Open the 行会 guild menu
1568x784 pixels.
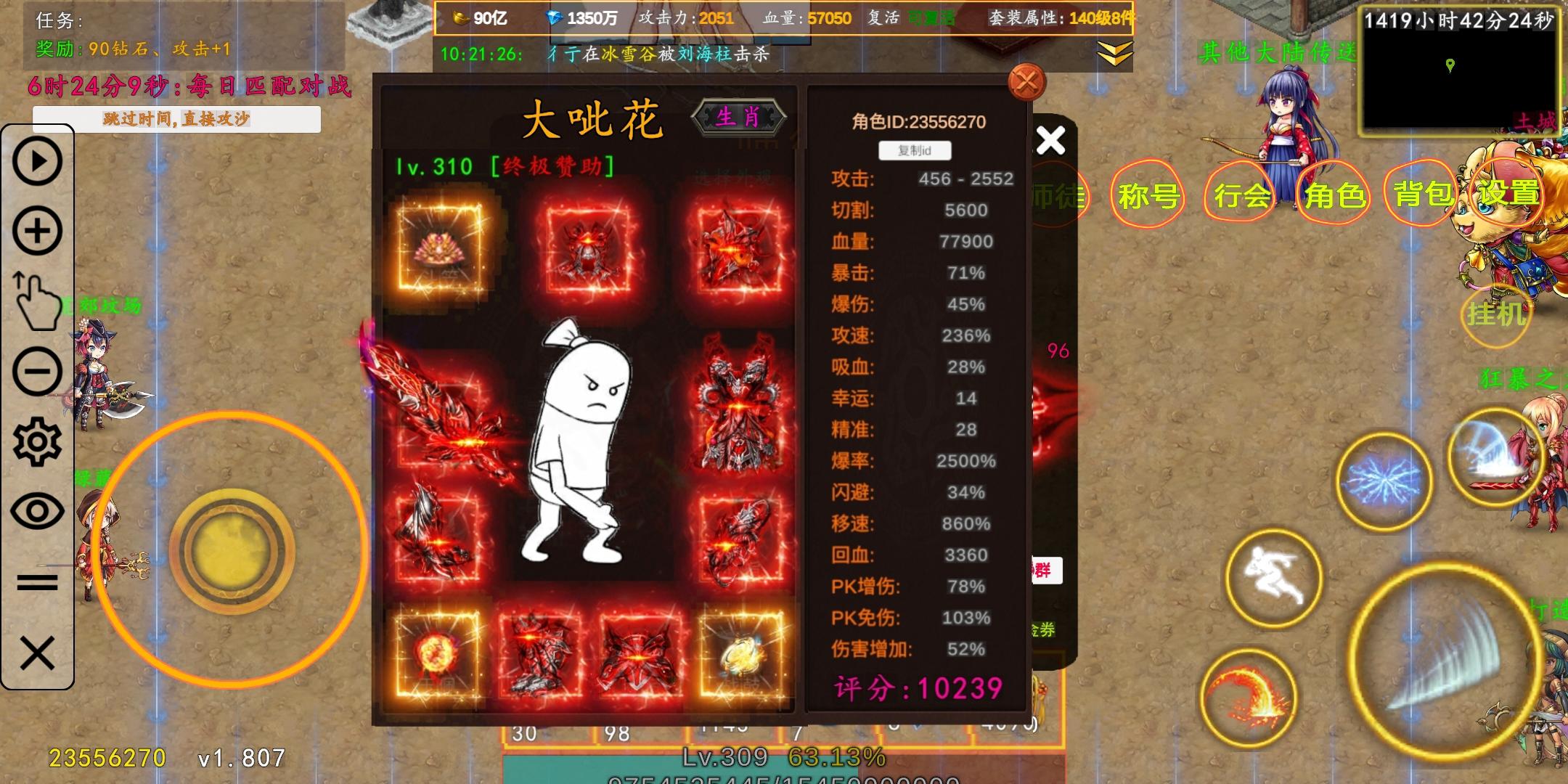[x=1241, y=194]
